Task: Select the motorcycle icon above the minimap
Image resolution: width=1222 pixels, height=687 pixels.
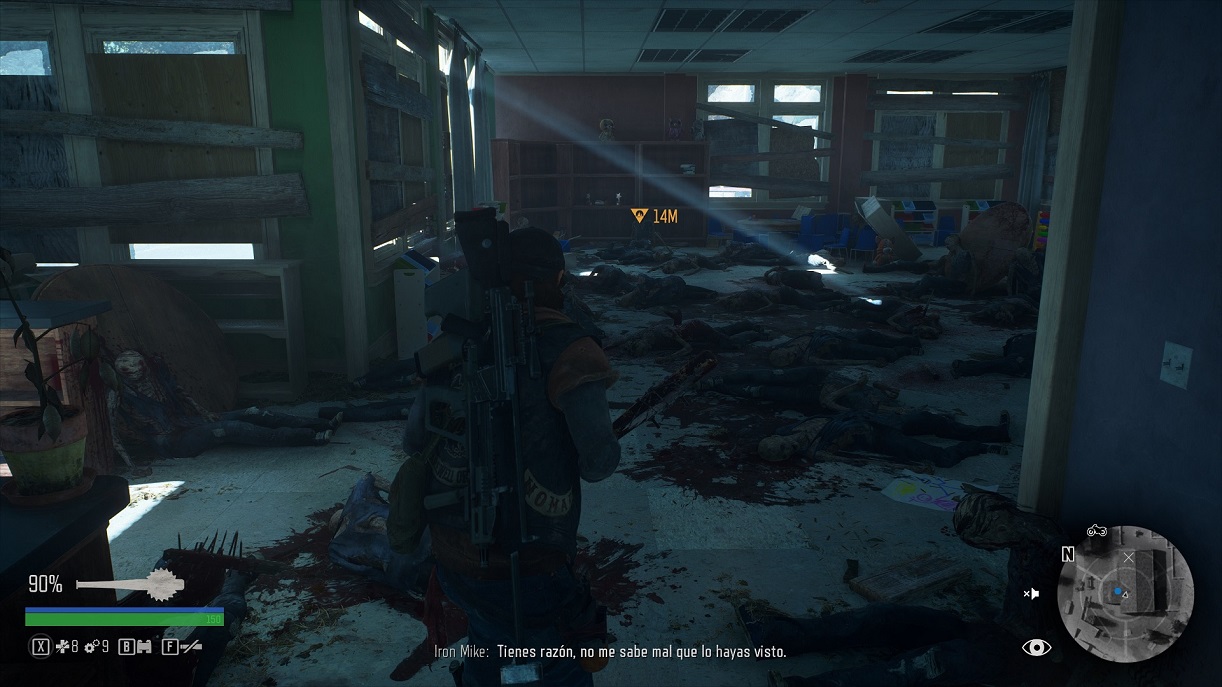Action: [x=1096, y=531]
